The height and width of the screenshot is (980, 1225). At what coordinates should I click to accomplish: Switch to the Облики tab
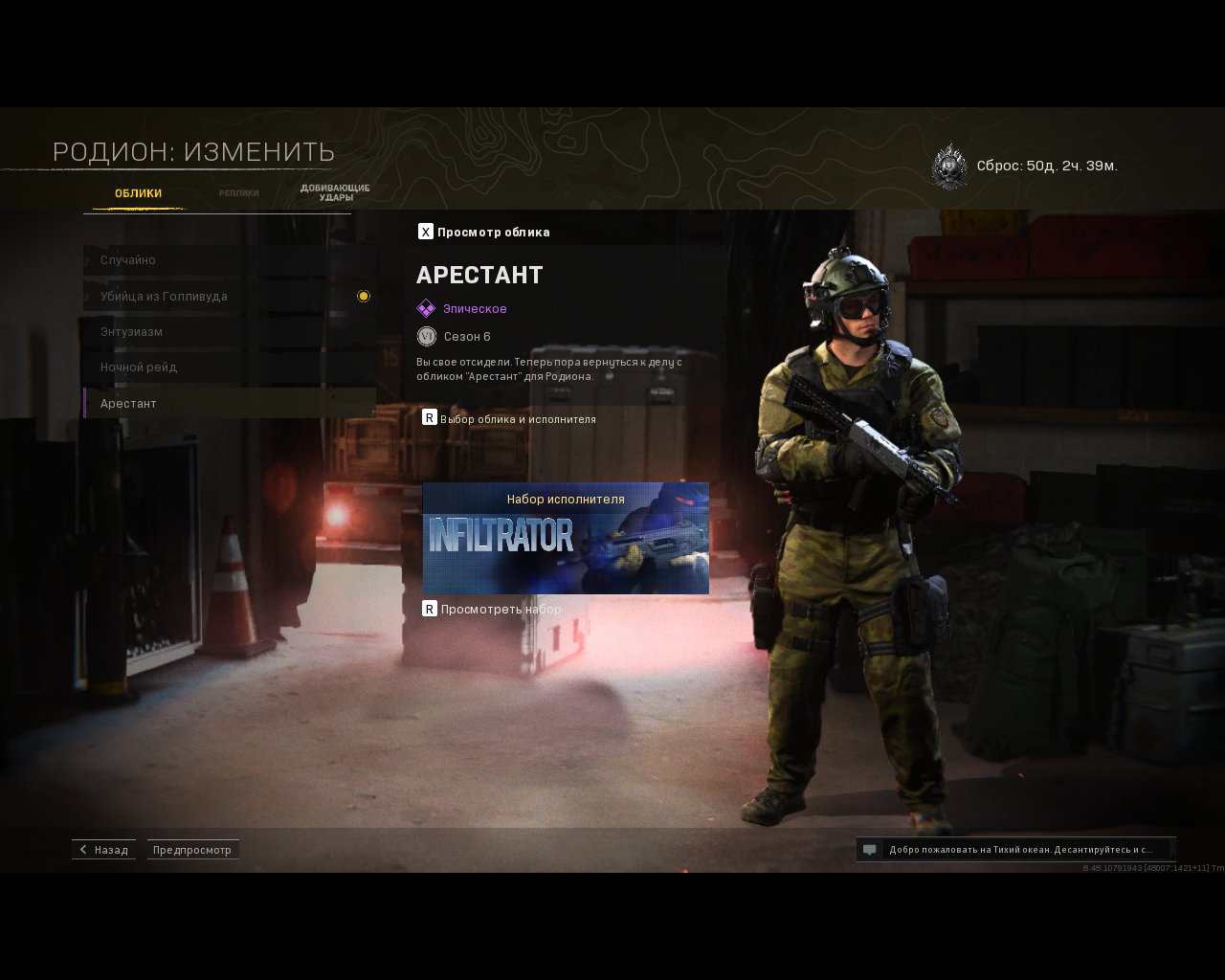138,193
